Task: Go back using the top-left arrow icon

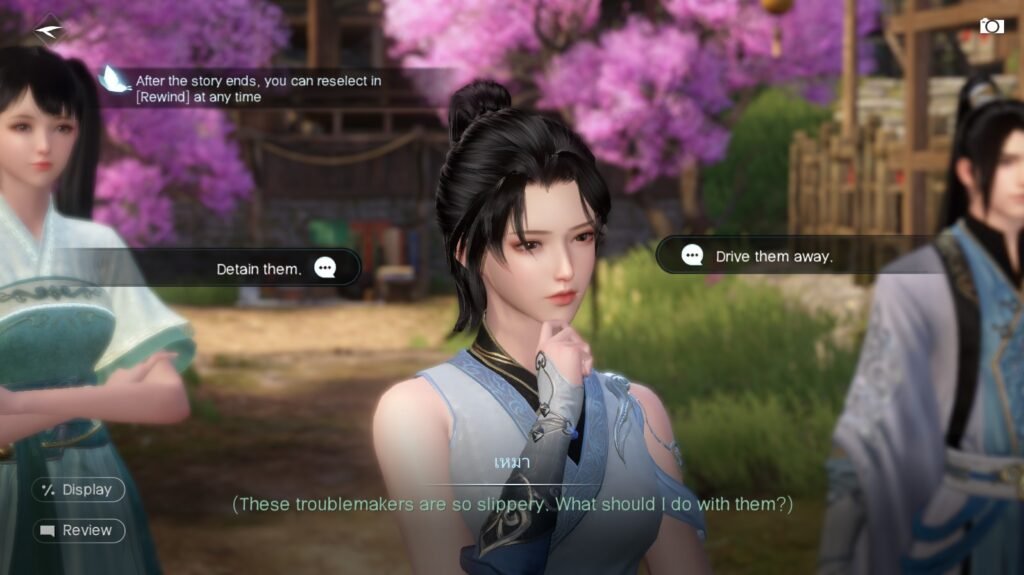Action: [47, 30]
